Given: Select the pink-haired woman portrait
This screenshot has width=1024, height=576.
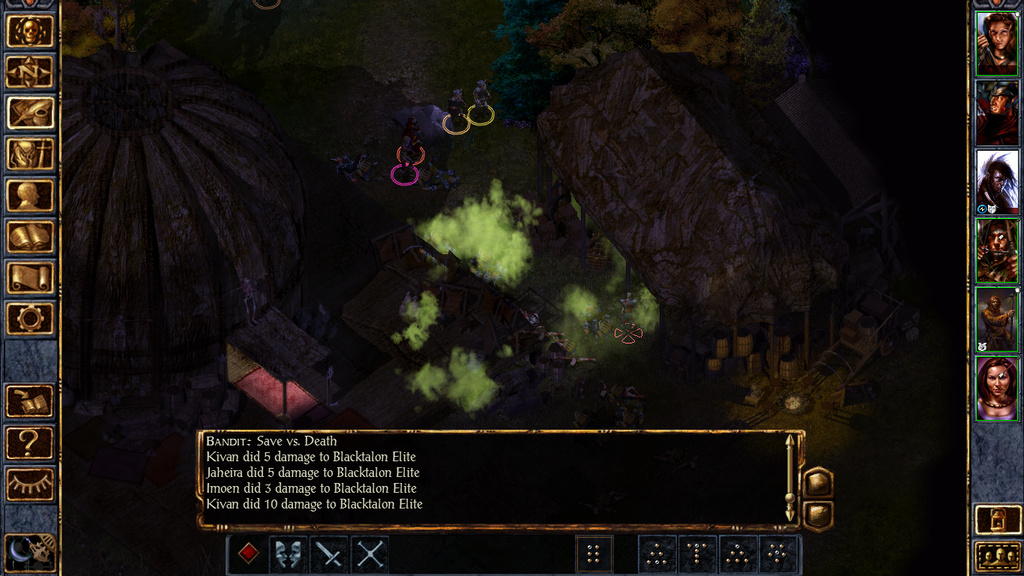Looking at the screenshot, I should pos(997,388).
